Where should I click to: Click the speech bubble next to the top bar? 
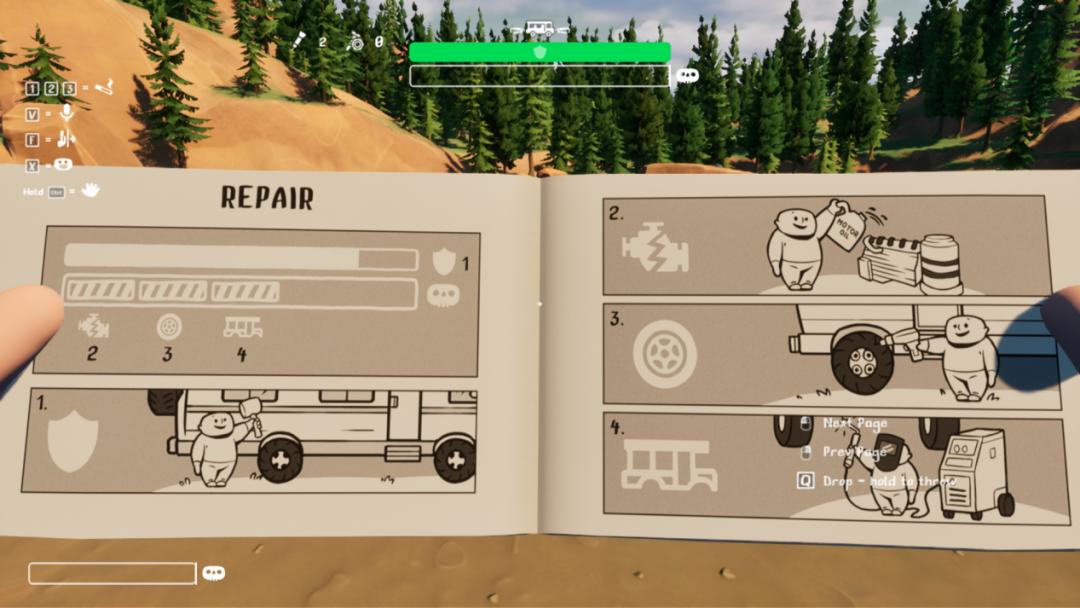(687, 75)
